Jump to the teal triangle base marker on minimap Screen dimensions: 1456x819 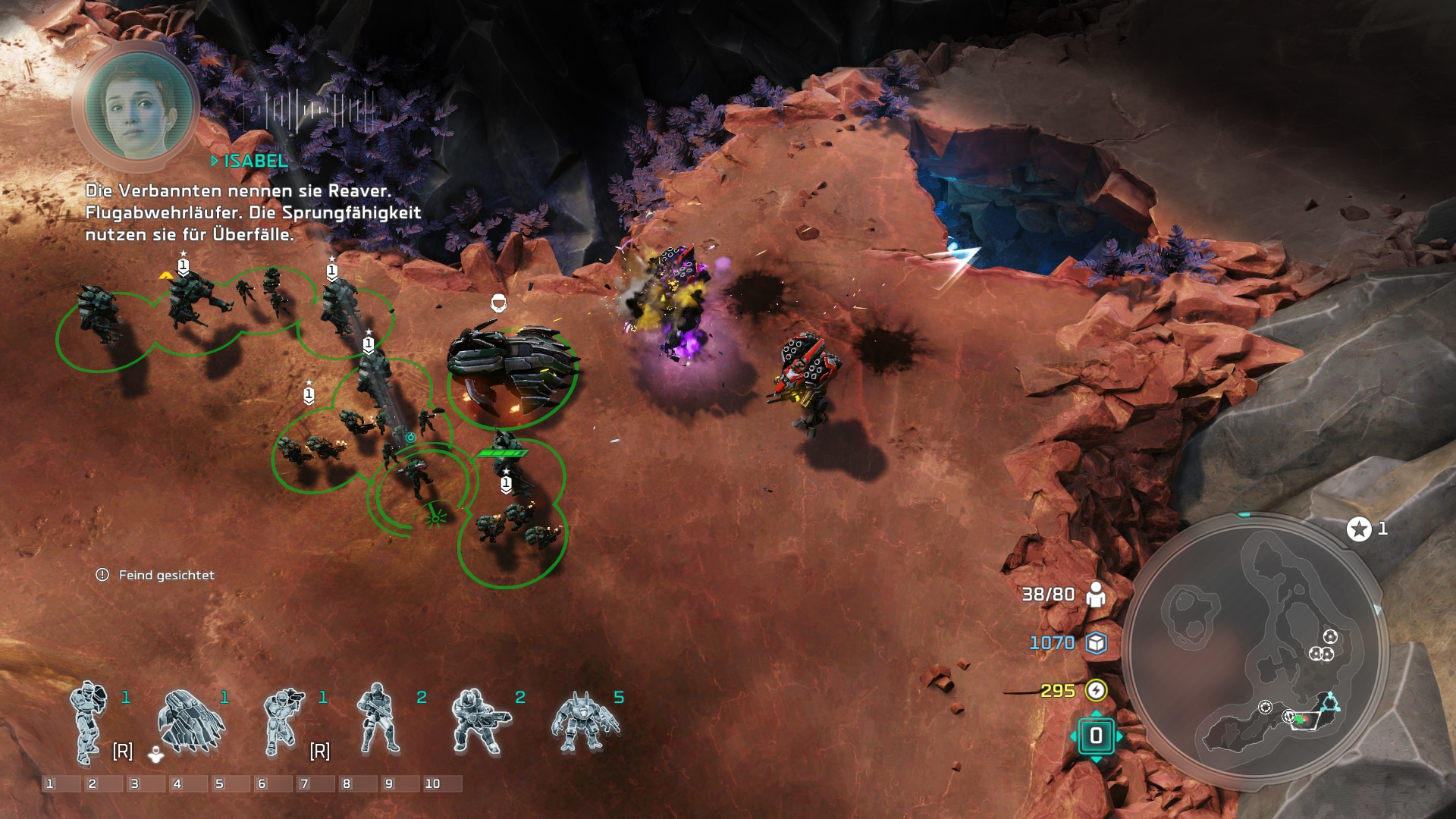click(1329, 703)
